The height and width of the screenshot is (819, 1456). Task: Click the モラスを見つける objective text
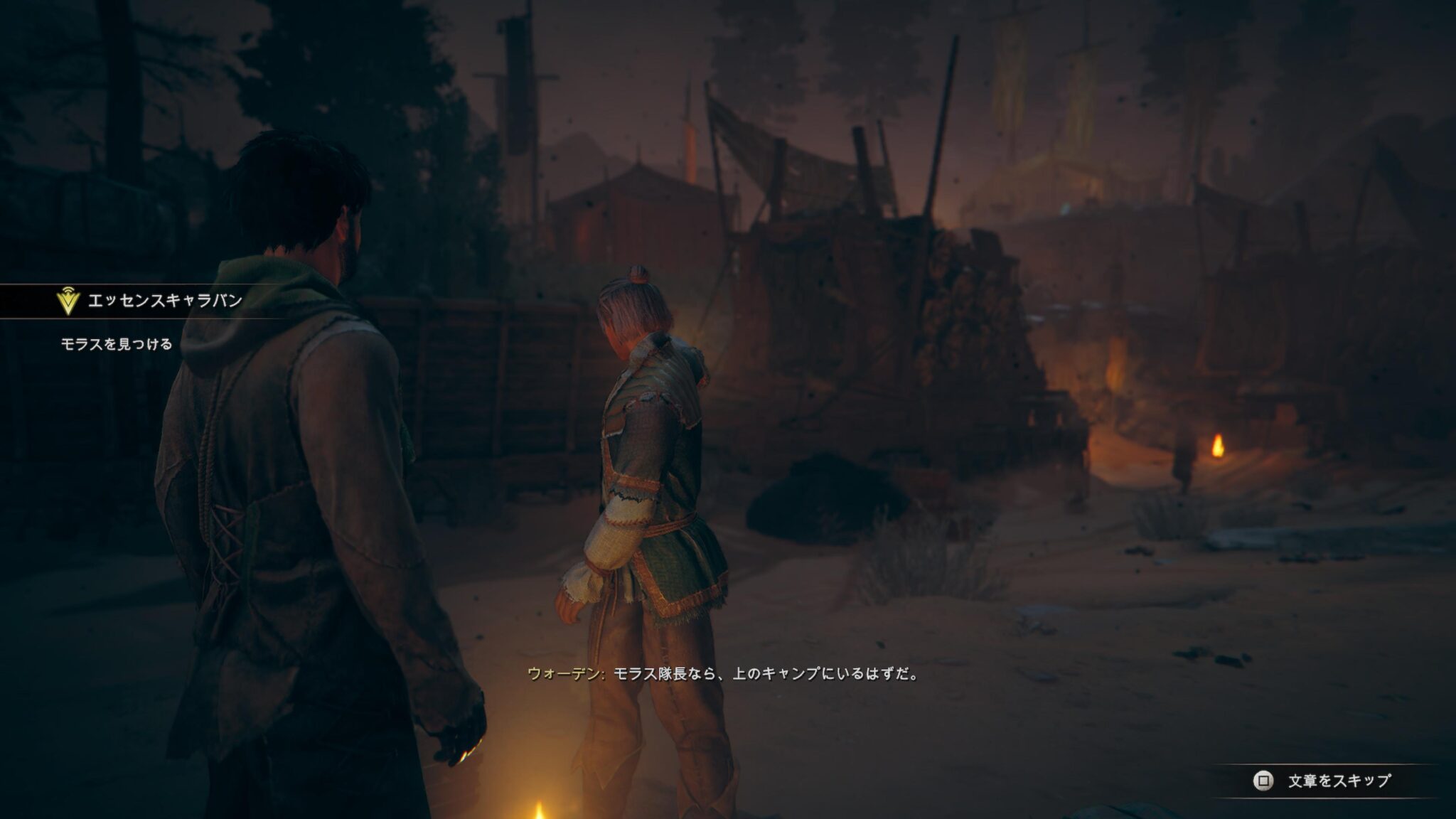click(x=117, y=345)
